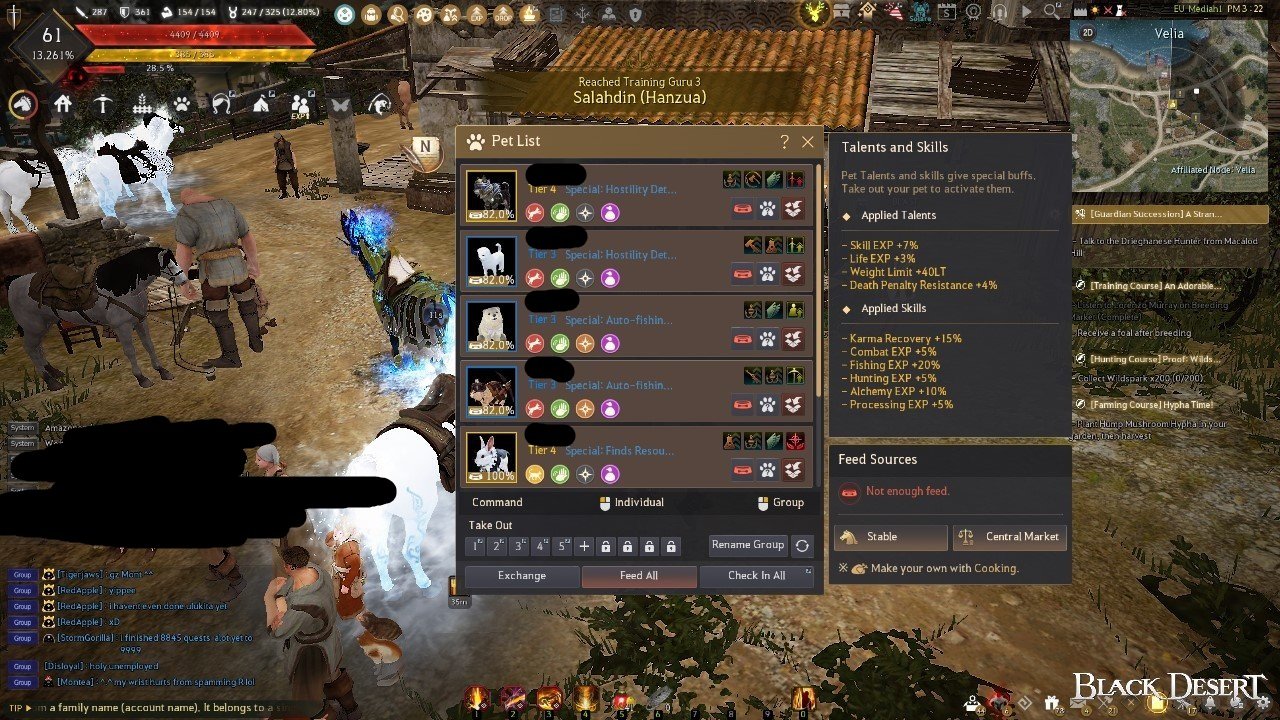
Task: Click the paw print icon in left HUD row
Action: (x=181, y=104)
